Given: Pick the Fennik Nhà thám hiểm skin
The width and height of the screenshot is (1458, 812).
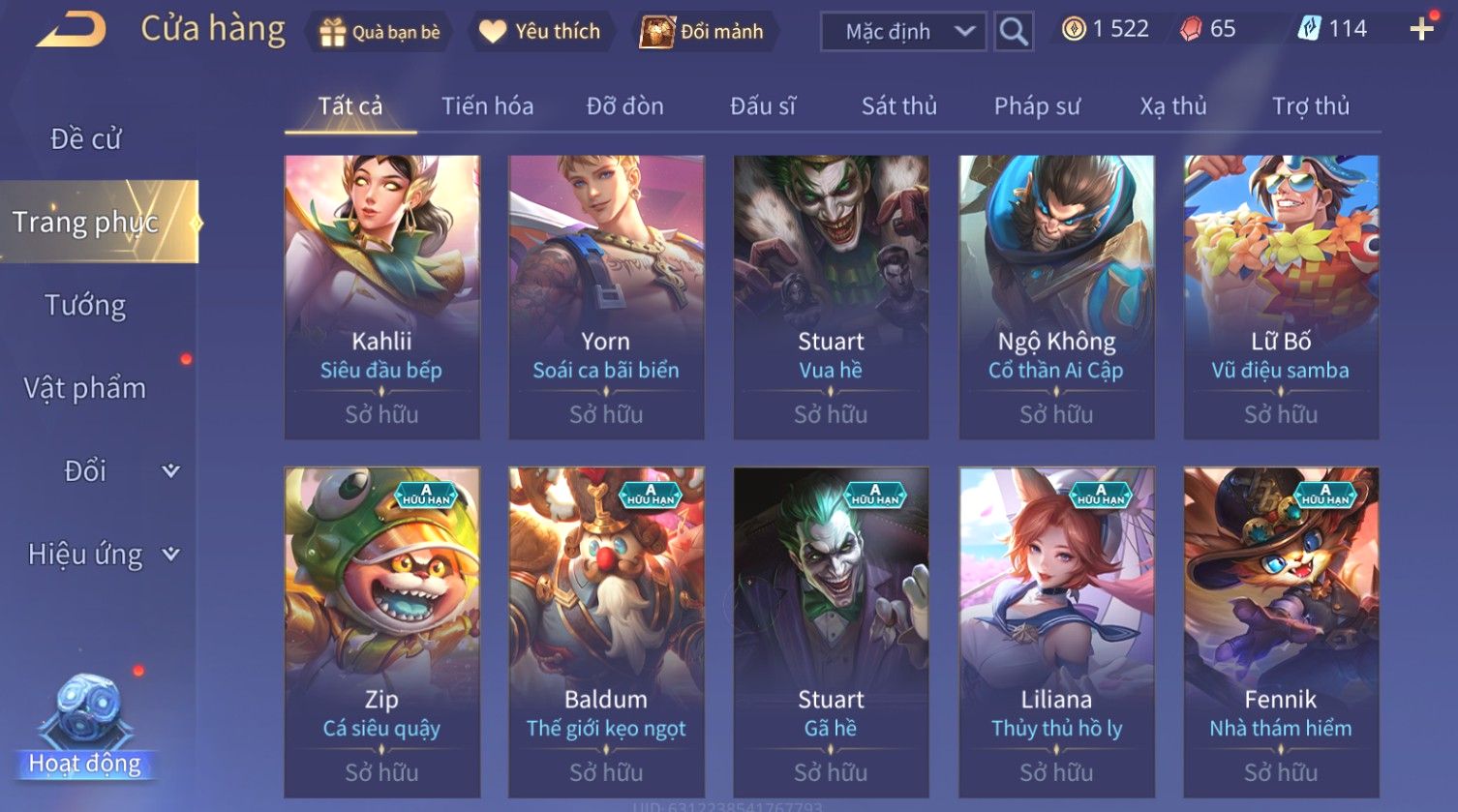Looking at the screenshot, I should [1281, 632].
